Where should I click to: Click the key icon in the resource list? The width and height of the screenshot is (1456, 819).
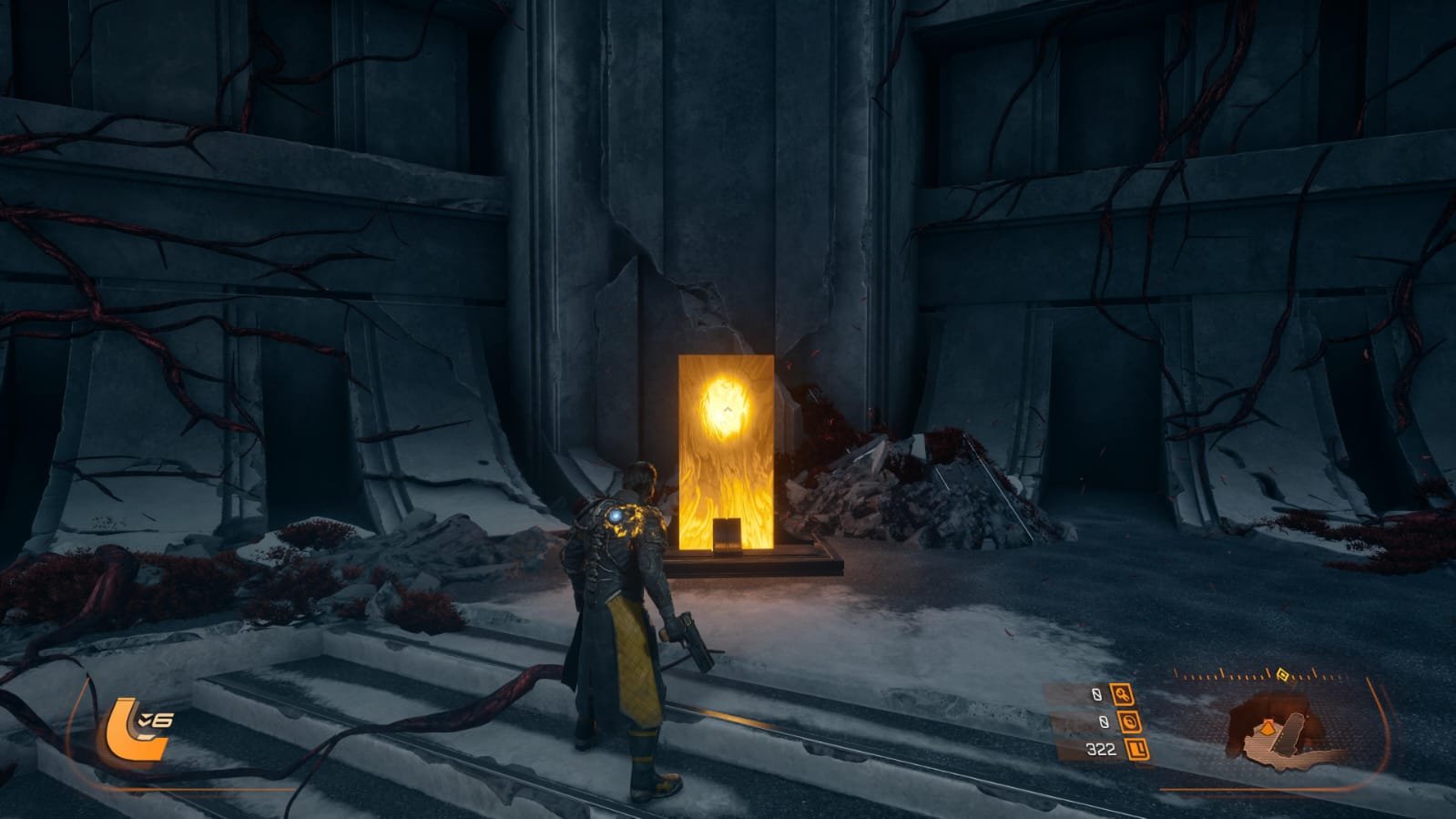[x=1121, y=696]
